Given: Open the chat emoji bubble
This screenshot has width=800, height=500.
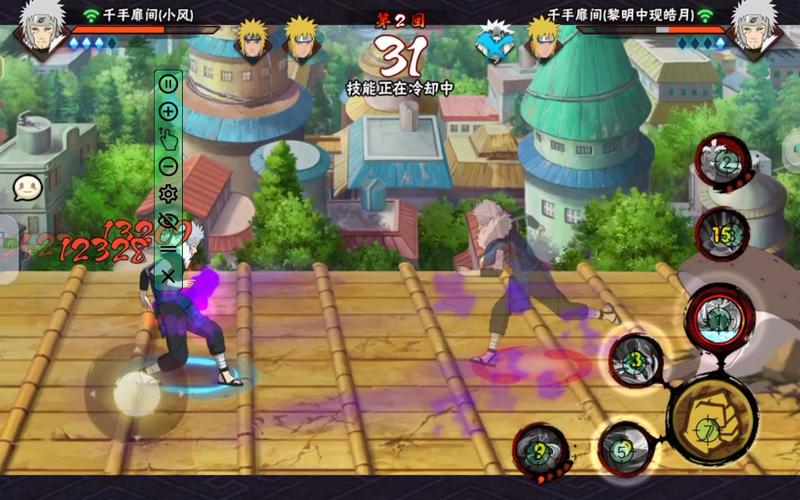Looking at the screenshot, I should 26,187.
